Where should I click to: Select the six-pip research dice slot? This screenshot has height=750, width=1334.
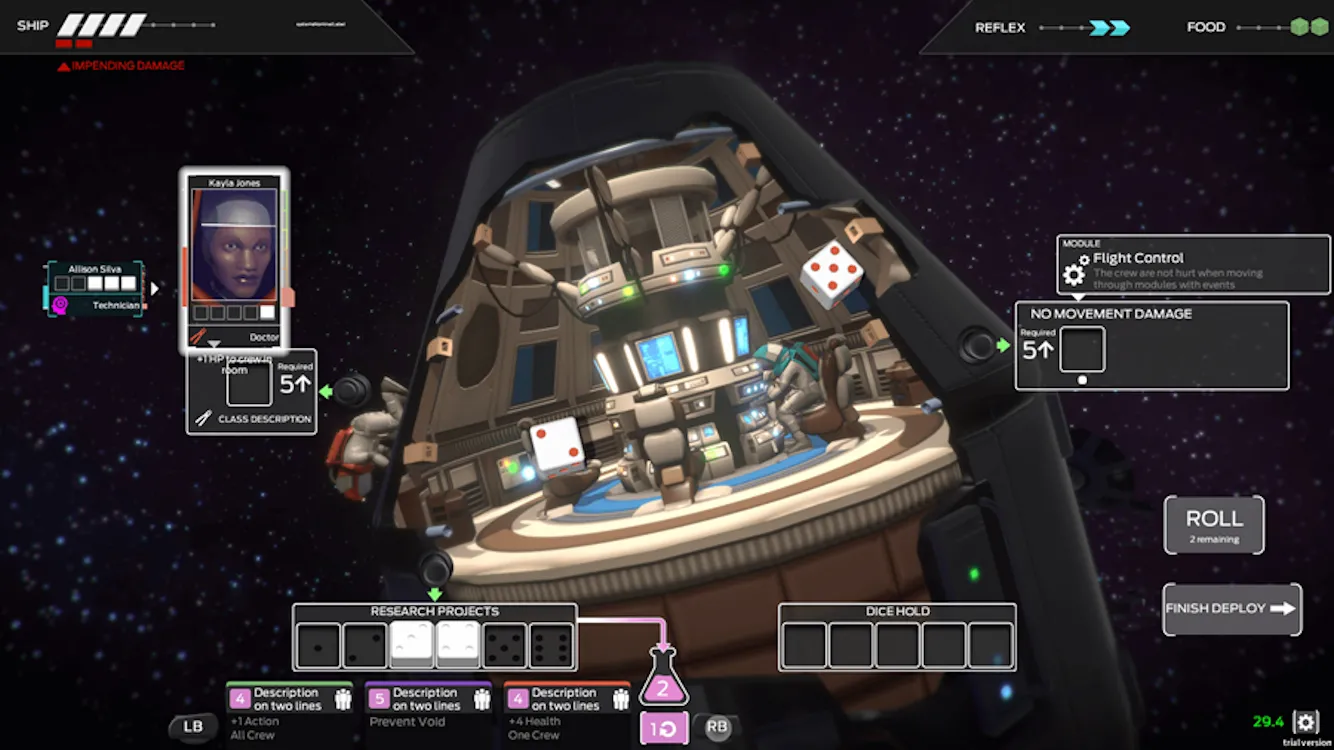(552, 646)
